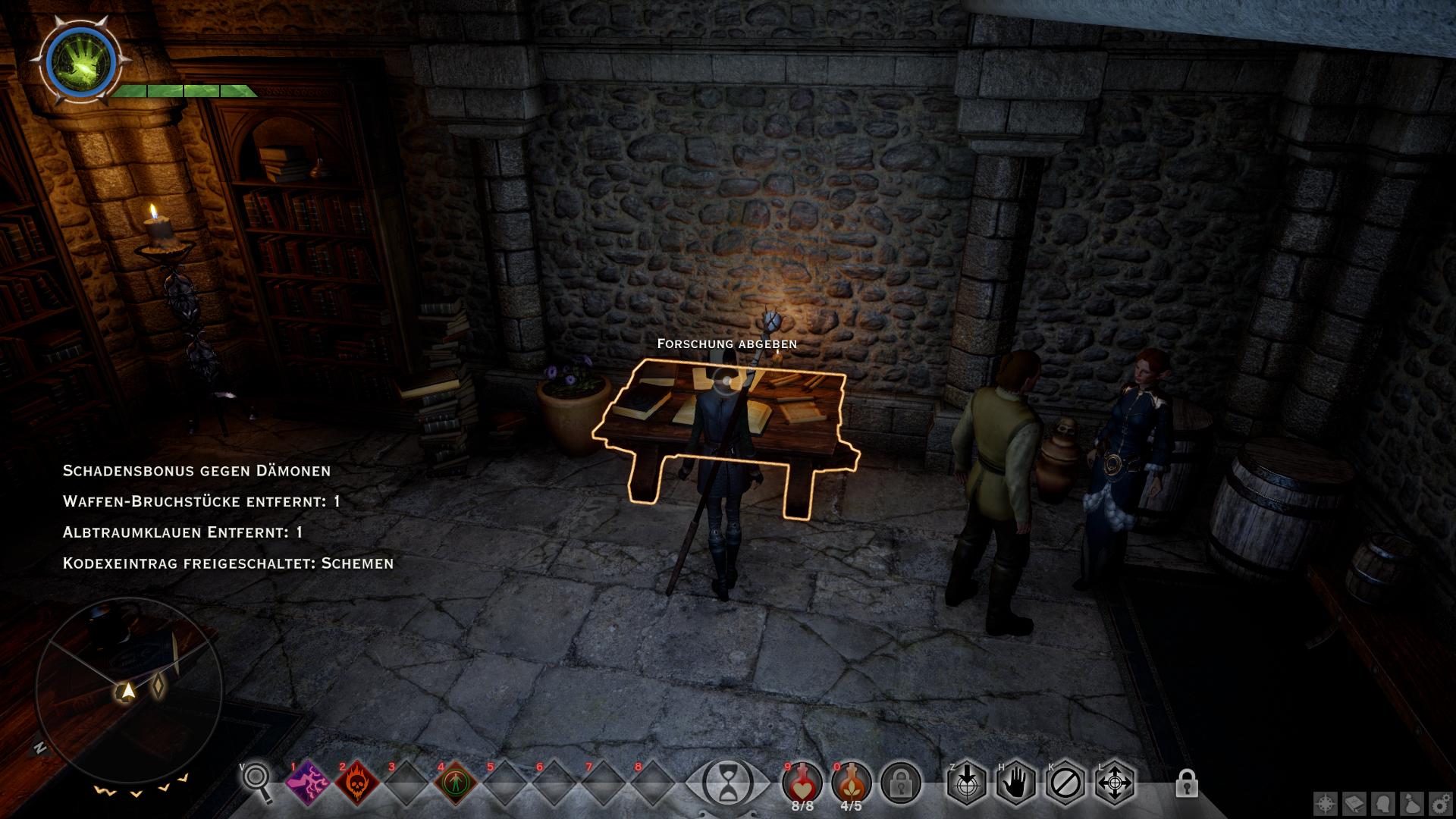Open the inventory pouch icon

coord(1413,803)
